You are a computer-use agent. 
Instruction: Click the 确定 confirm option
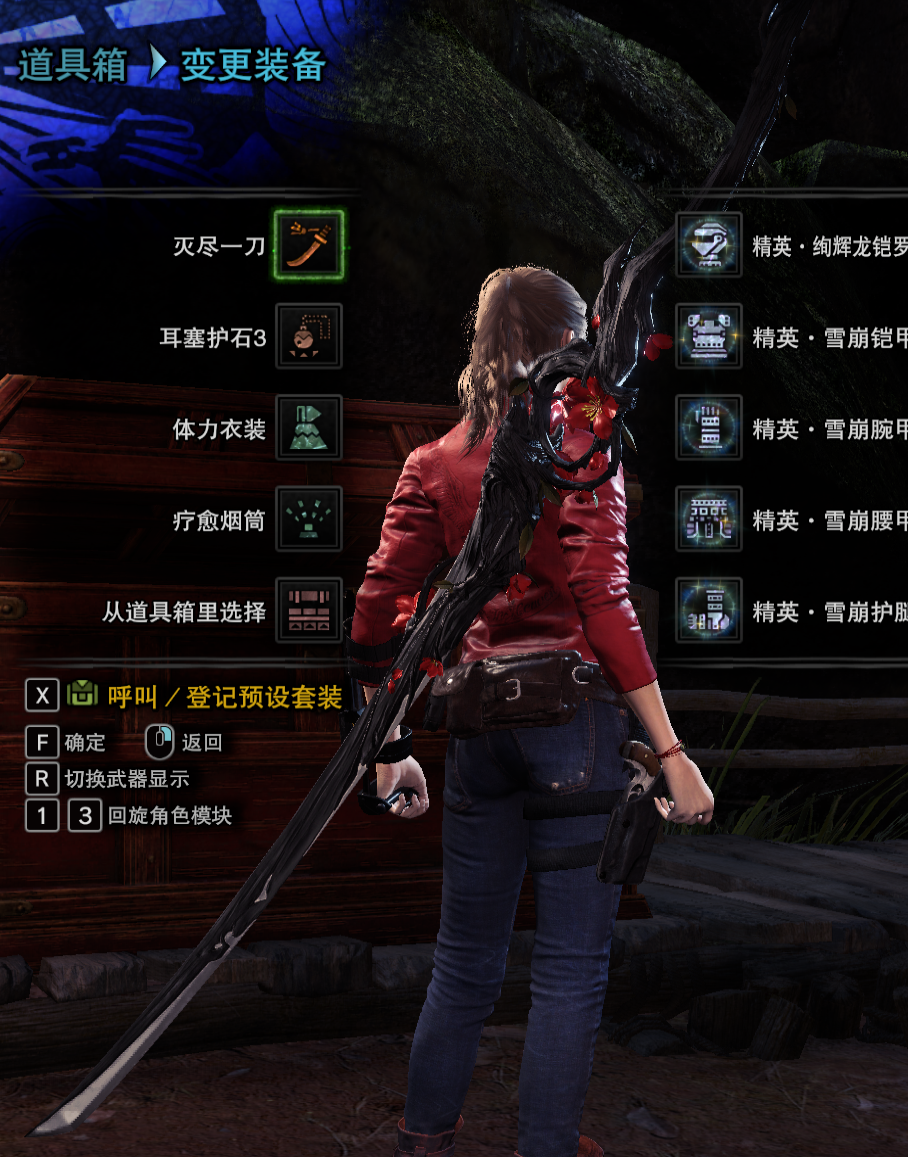tap(84, 742)
